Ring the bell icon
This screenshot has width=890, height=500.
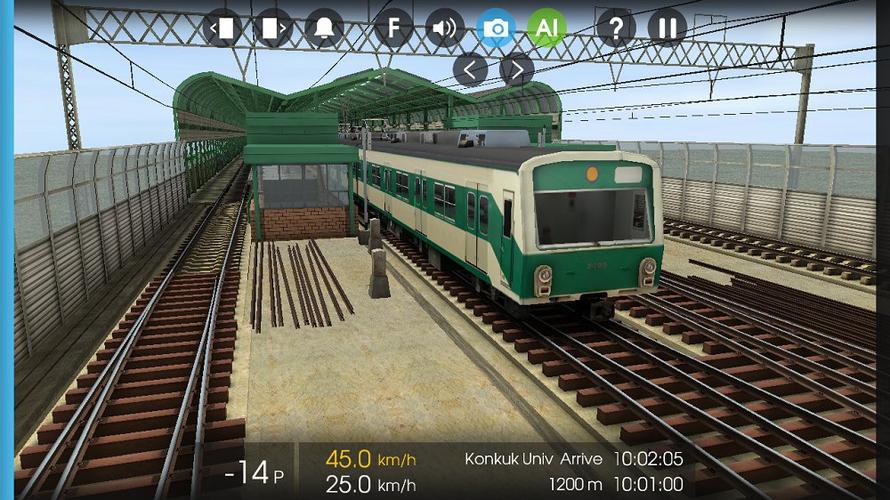(323, 27)
